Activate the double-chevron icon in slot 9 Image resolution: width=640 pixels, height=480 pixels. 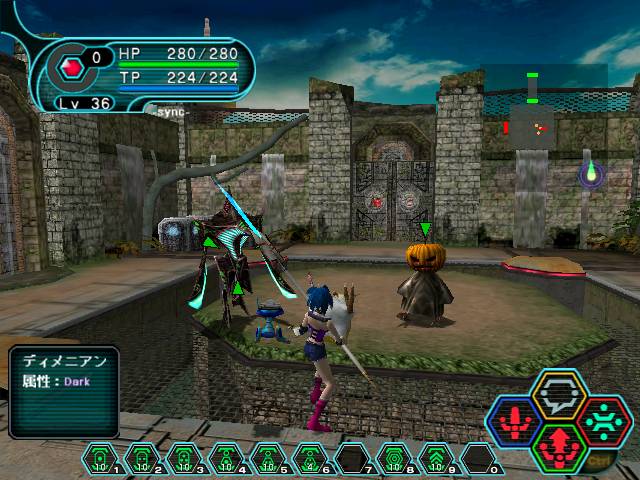435,459
